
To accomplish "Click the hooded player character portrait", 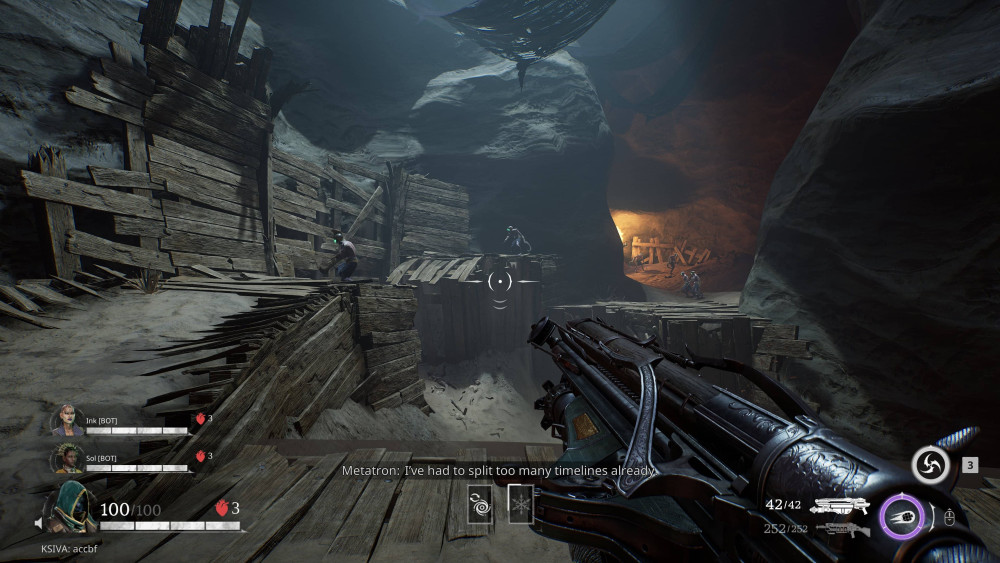I will 70,507.
